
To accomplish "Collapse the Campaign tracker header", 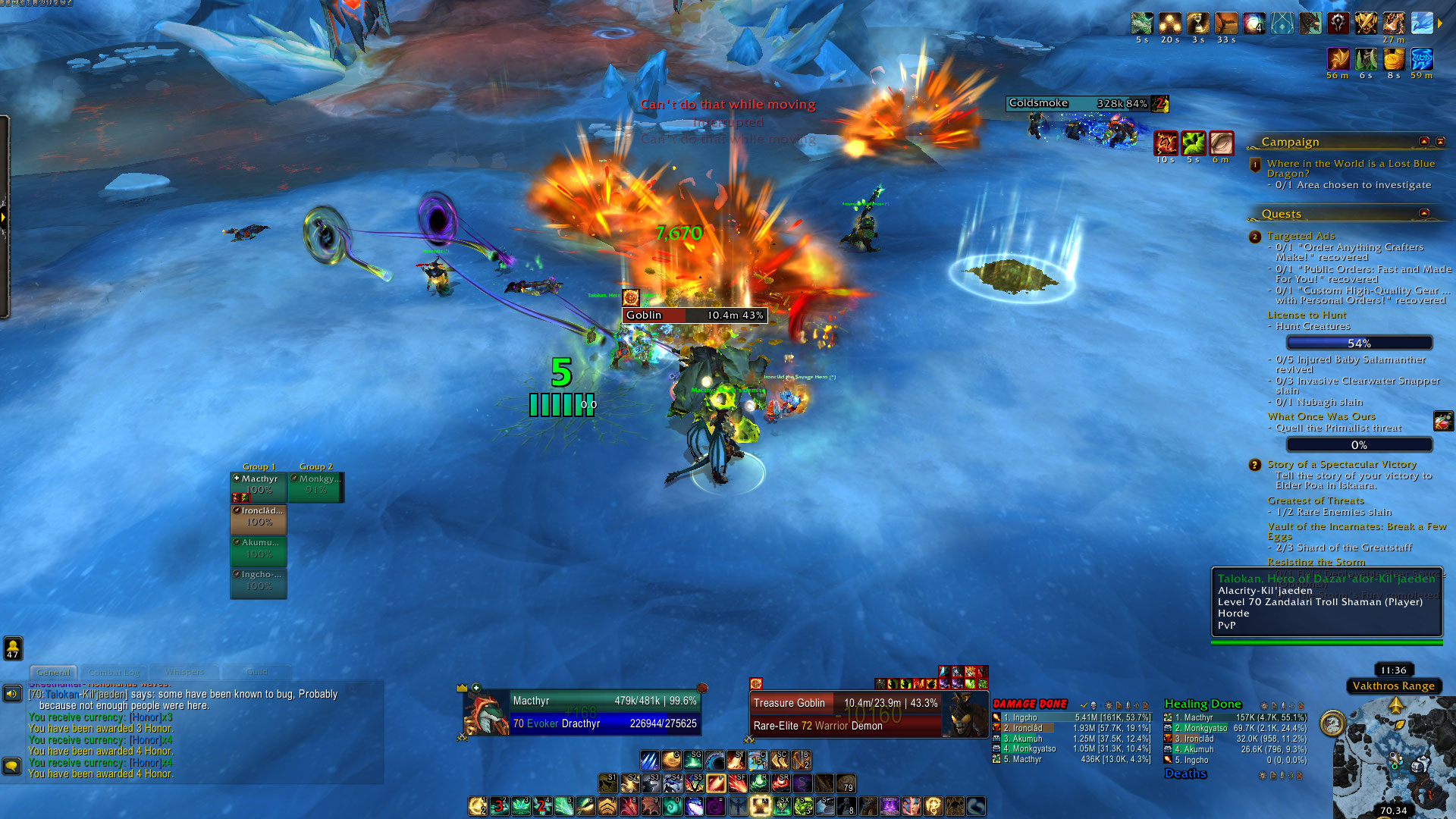I will point(1423,142).
